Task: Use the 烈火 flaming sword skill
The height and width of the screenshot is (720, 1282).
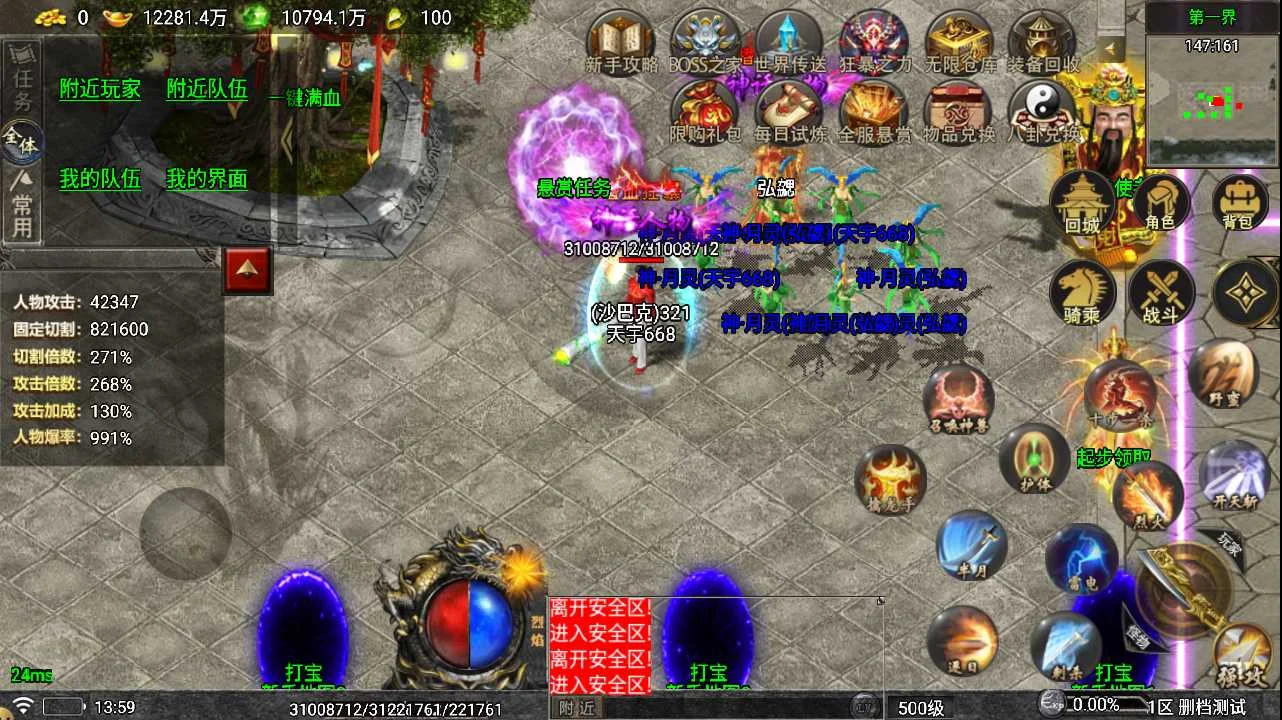Action: [1148, 493]
